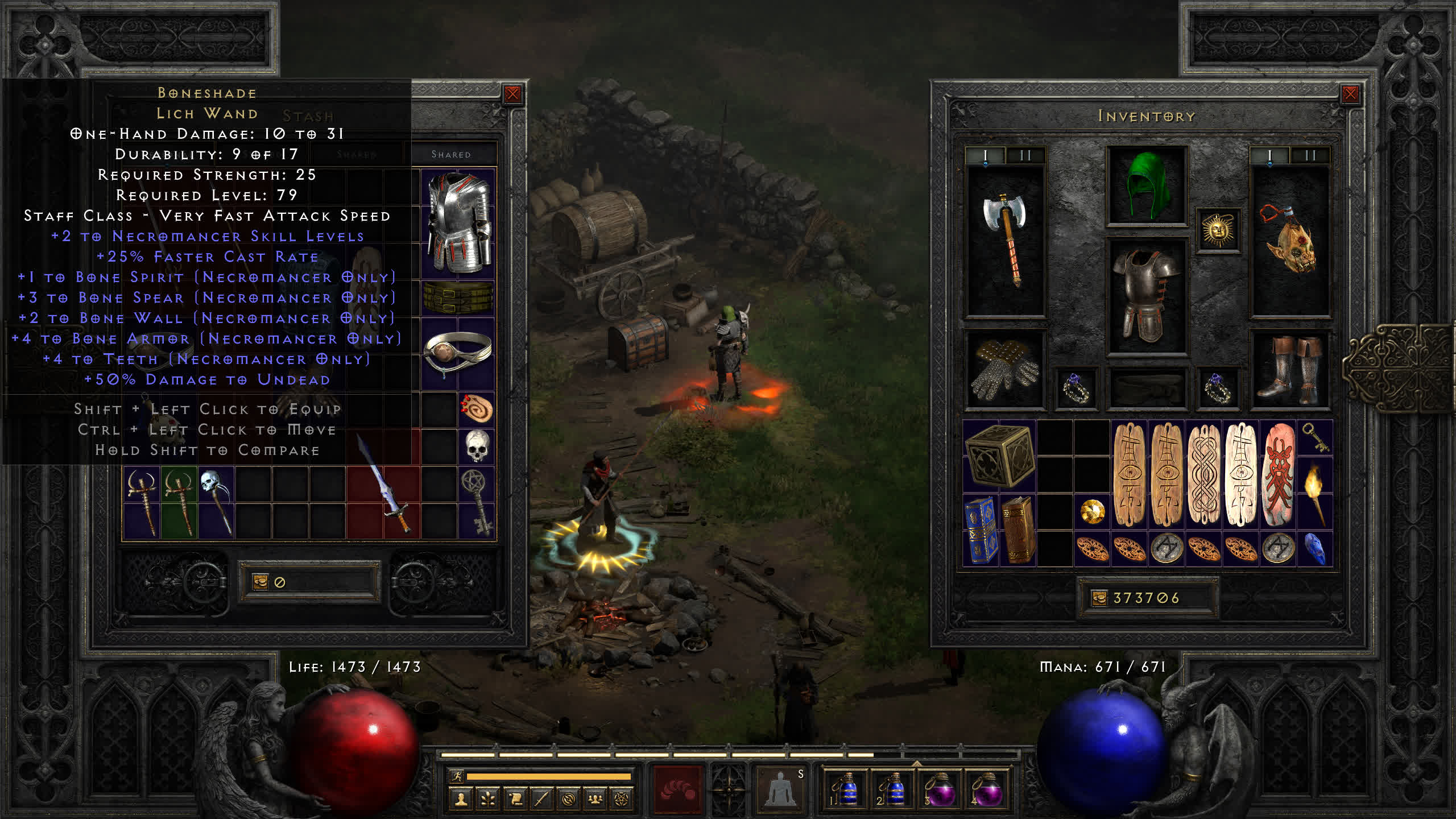The image size is (1456, 819).
Task: Open the character screen from the mini menu
Action: click(x=461, y=800)
